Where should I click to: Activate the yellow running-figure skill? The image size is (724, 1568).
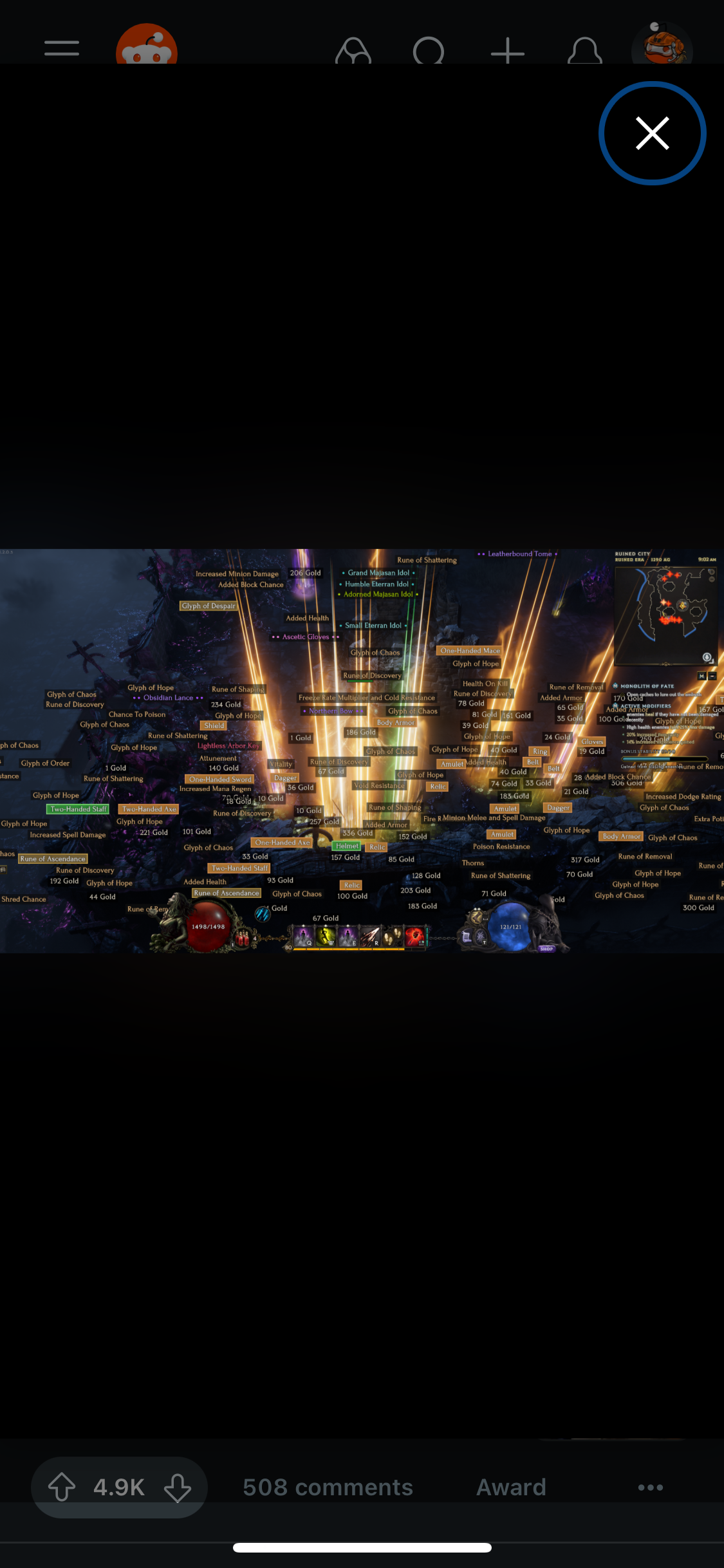coord(326,935)
